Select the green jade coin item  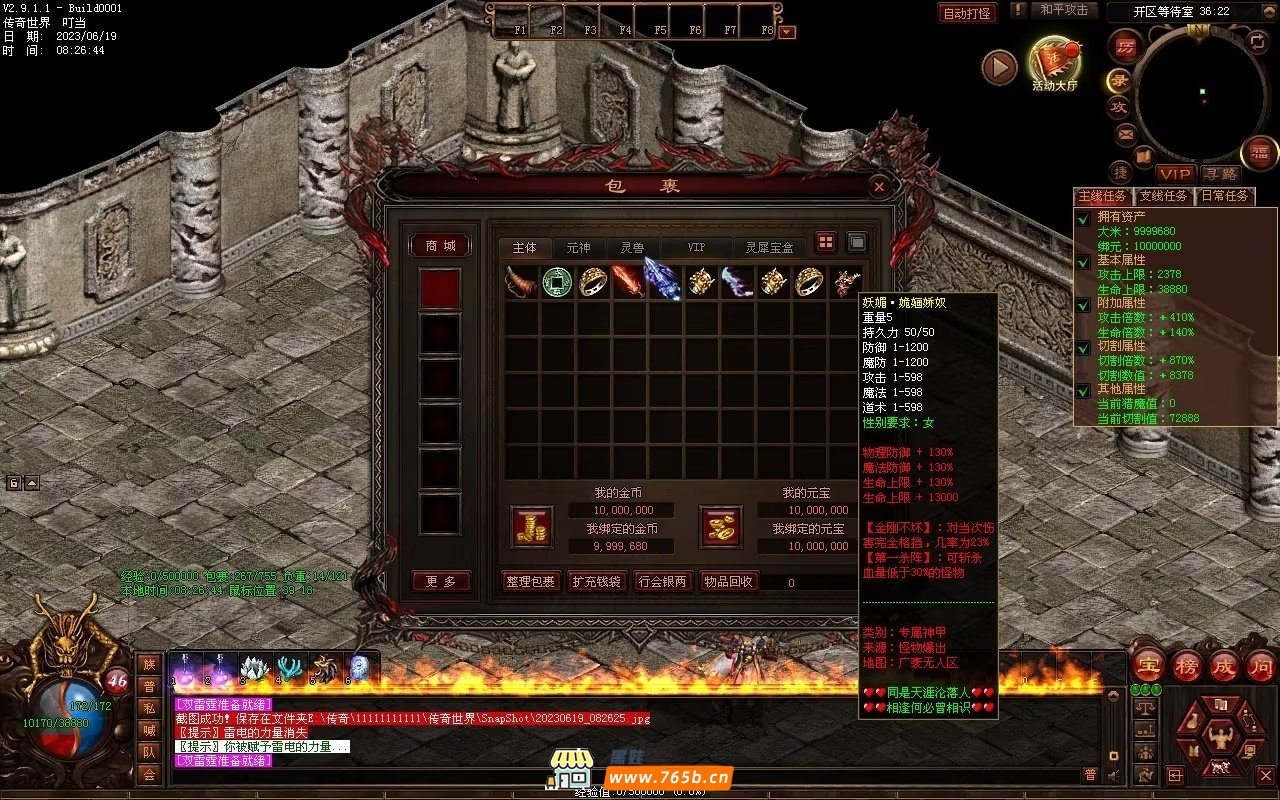[558, 283]
